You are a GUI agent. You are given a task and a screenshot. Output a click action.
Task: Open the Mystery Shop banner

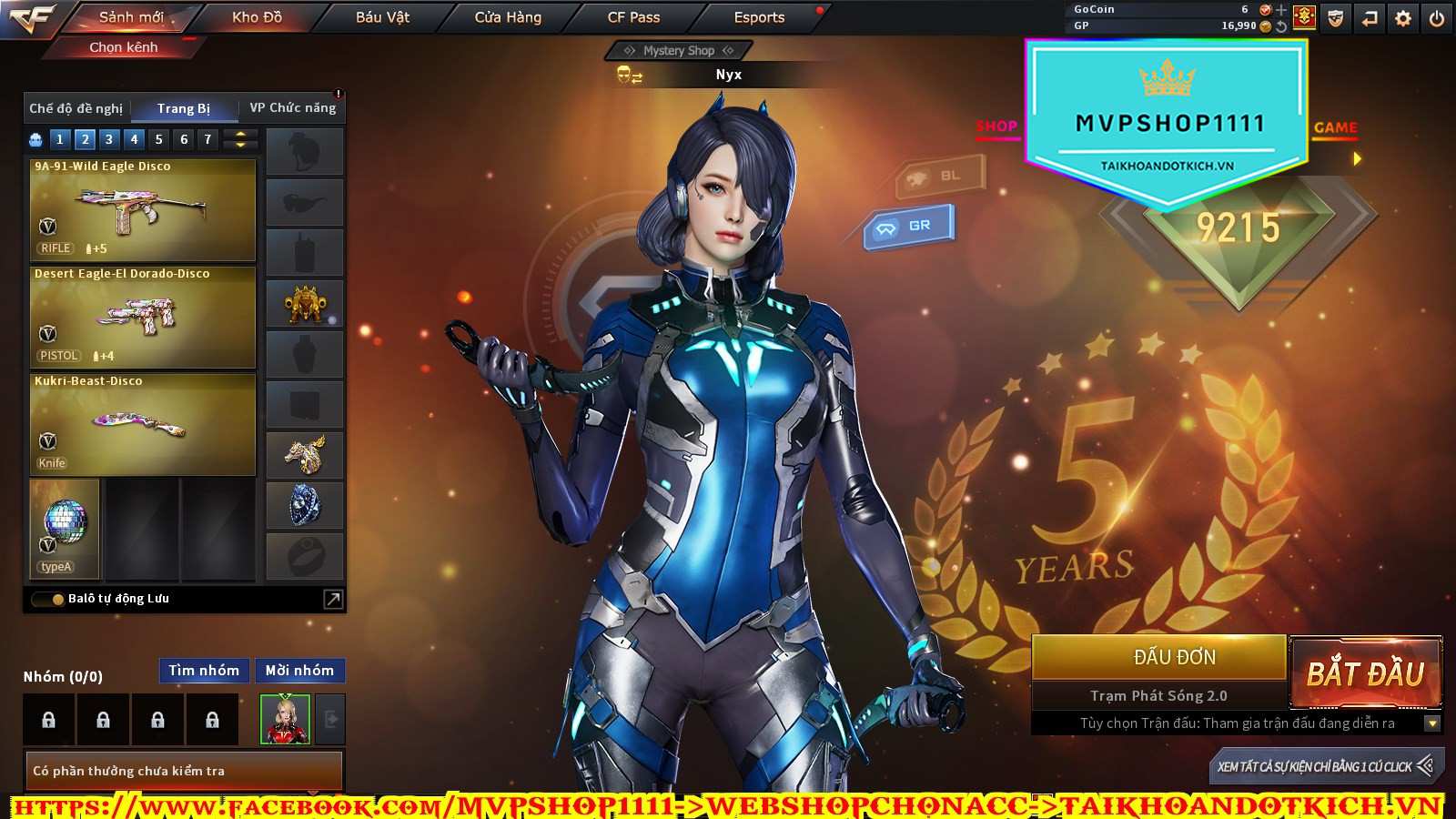[x=678, y=51]
